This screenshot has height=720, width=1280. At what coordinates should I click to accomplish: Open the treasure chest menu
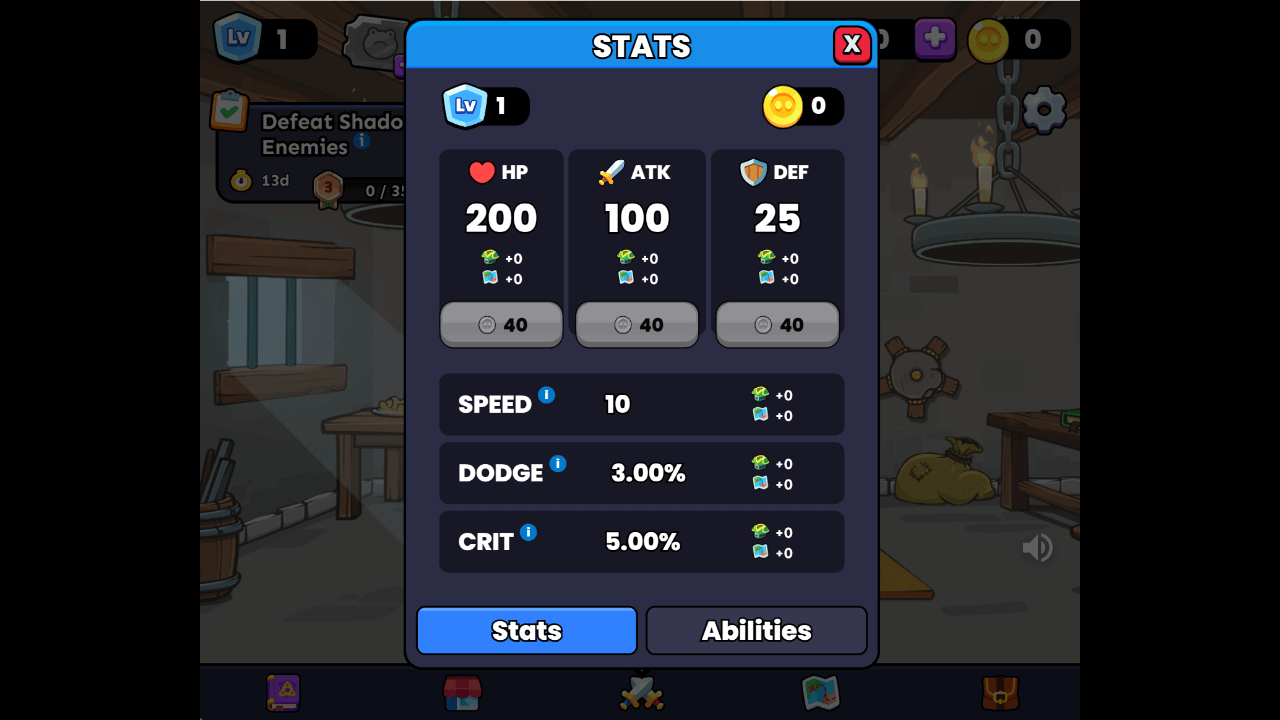(999, 692)
